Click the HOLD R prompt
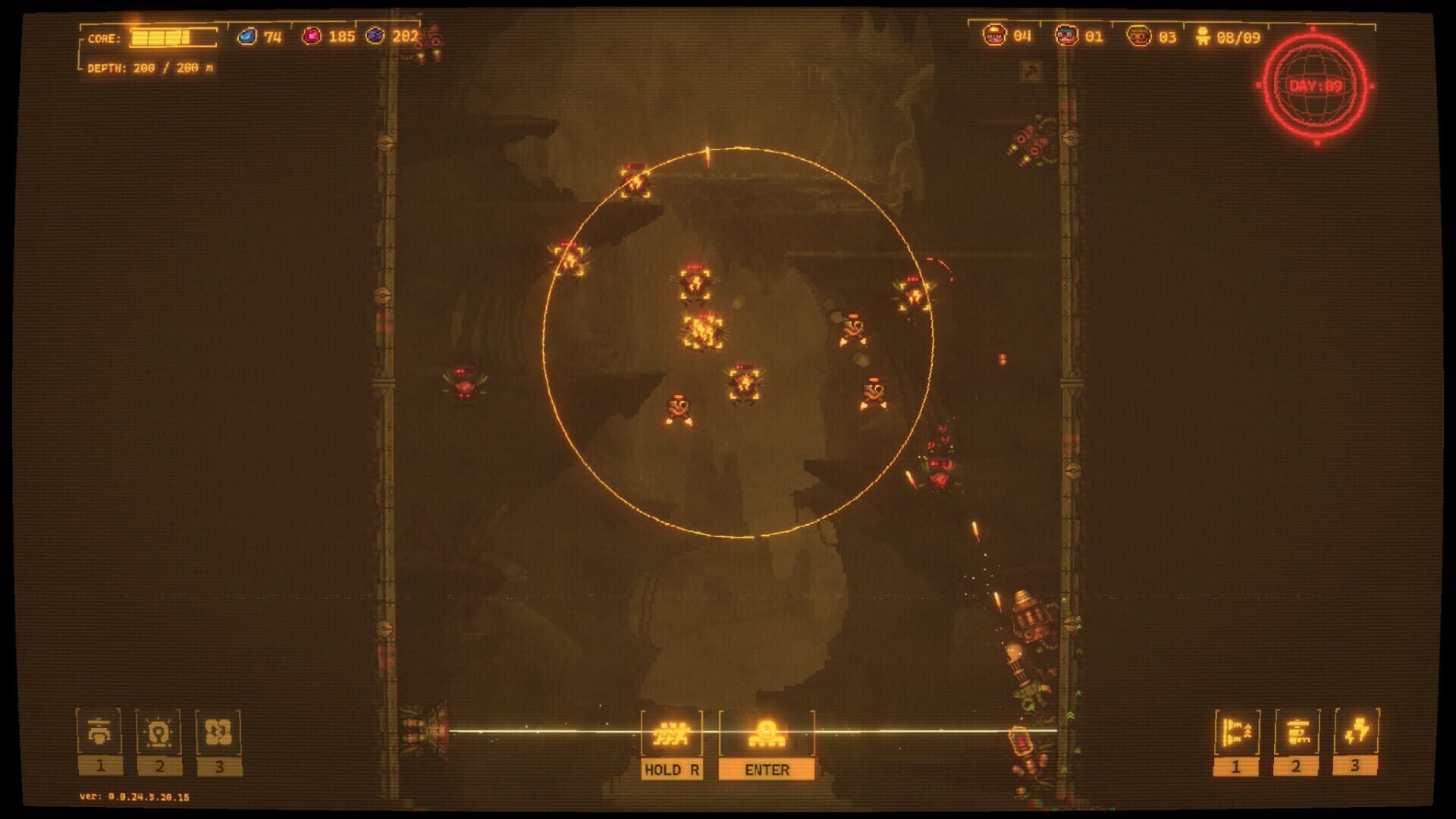The width and height of the screenshot is (1456, 819). pyautogui.click(x=671, y=768)
